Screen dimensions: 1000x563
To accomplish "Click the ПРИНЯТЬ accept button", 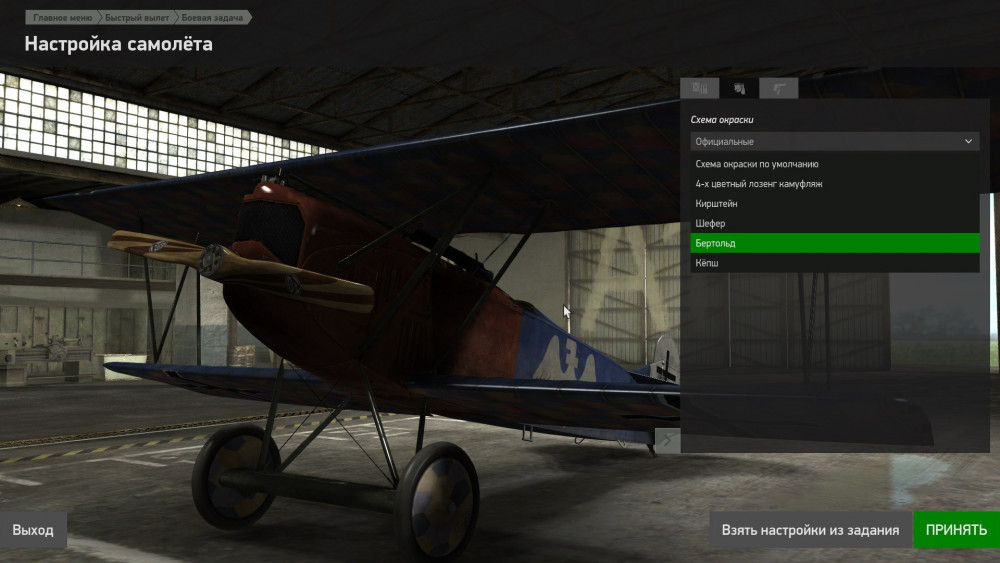I will click(x=956, y=530).
